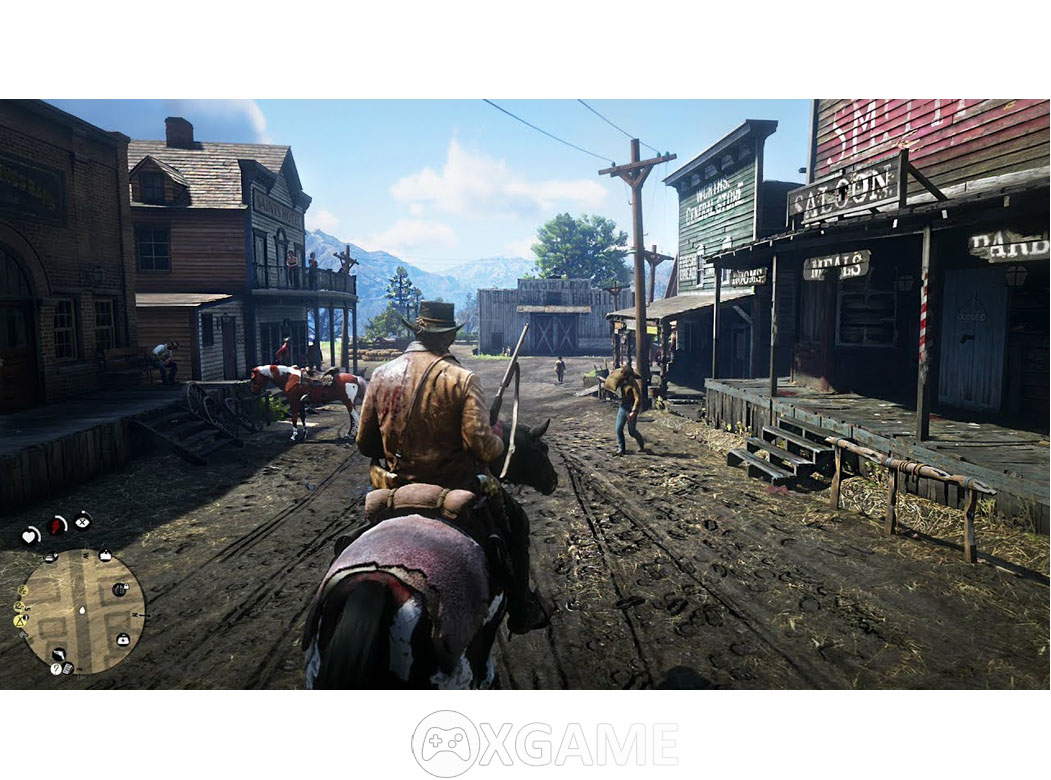Click the gunsmith pistol marker on minimap
Image resolution: width=1051 pixels, height=780 pixels.
(x=58, y=655)
